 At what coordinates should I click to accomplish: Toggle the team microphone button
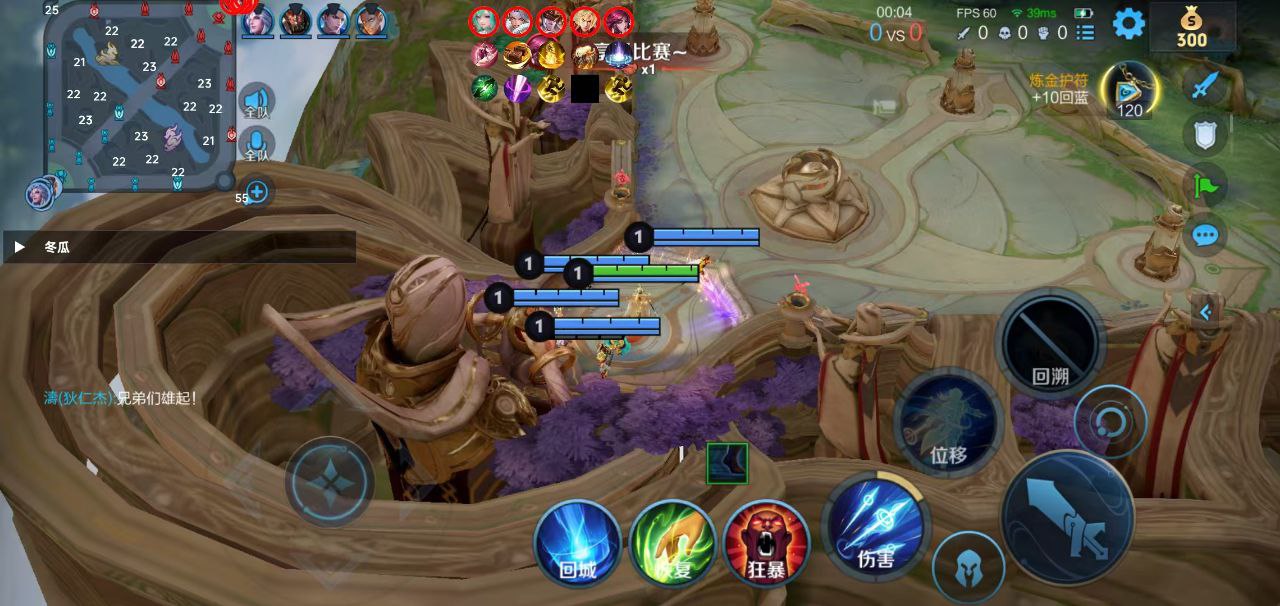[256, 146]
